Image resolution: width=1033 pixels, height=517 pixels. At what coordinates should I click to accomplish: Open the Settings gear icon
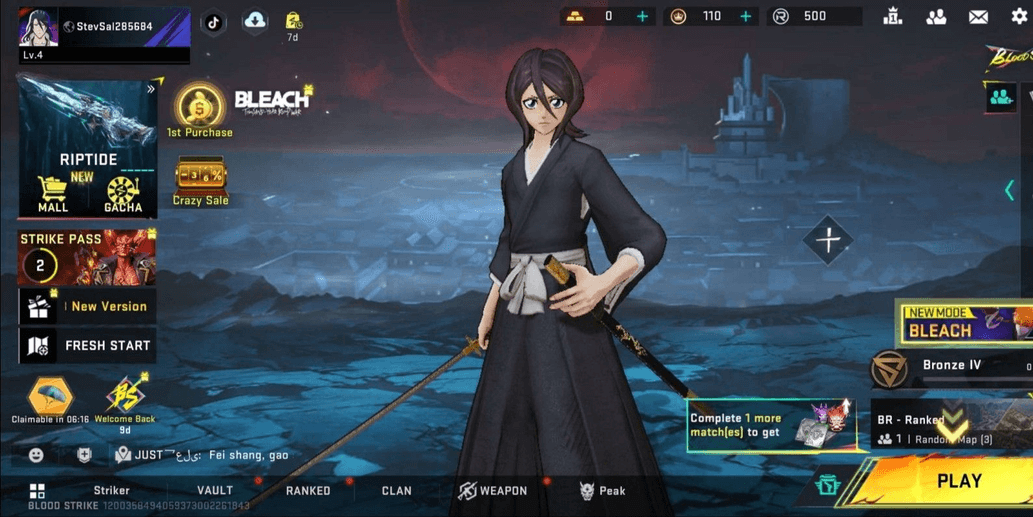(x=1019, y=17)
